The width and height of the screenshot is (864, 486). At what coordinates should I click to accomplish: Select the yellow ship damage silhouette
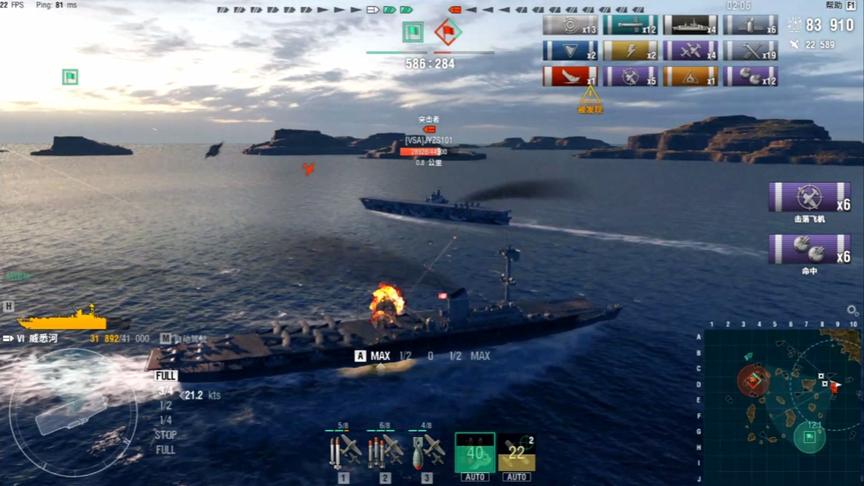click(x=62, y=320)
